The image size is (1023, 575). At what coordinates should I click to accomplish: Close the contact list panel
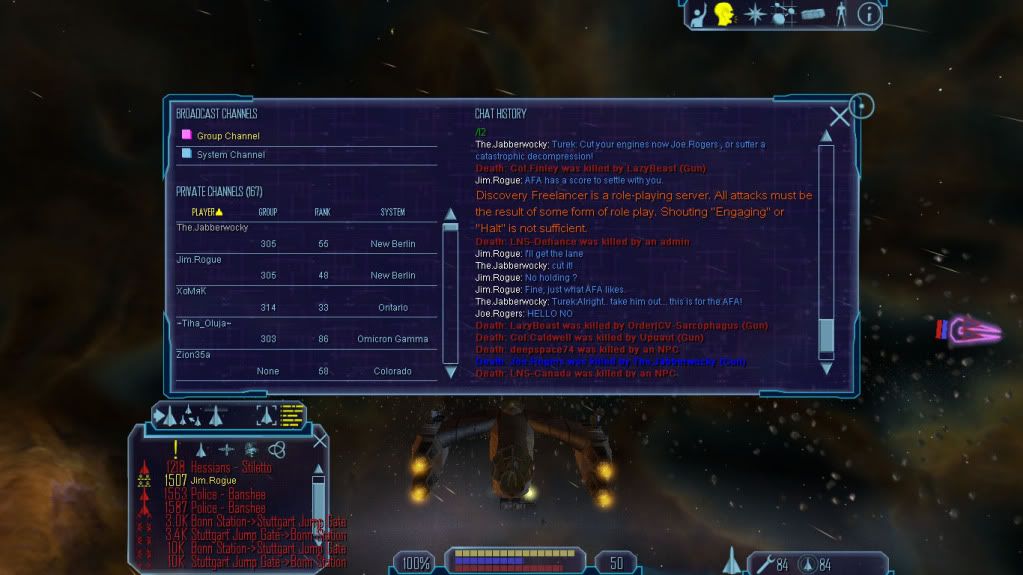pyautogui.click(x=320, y=440)
